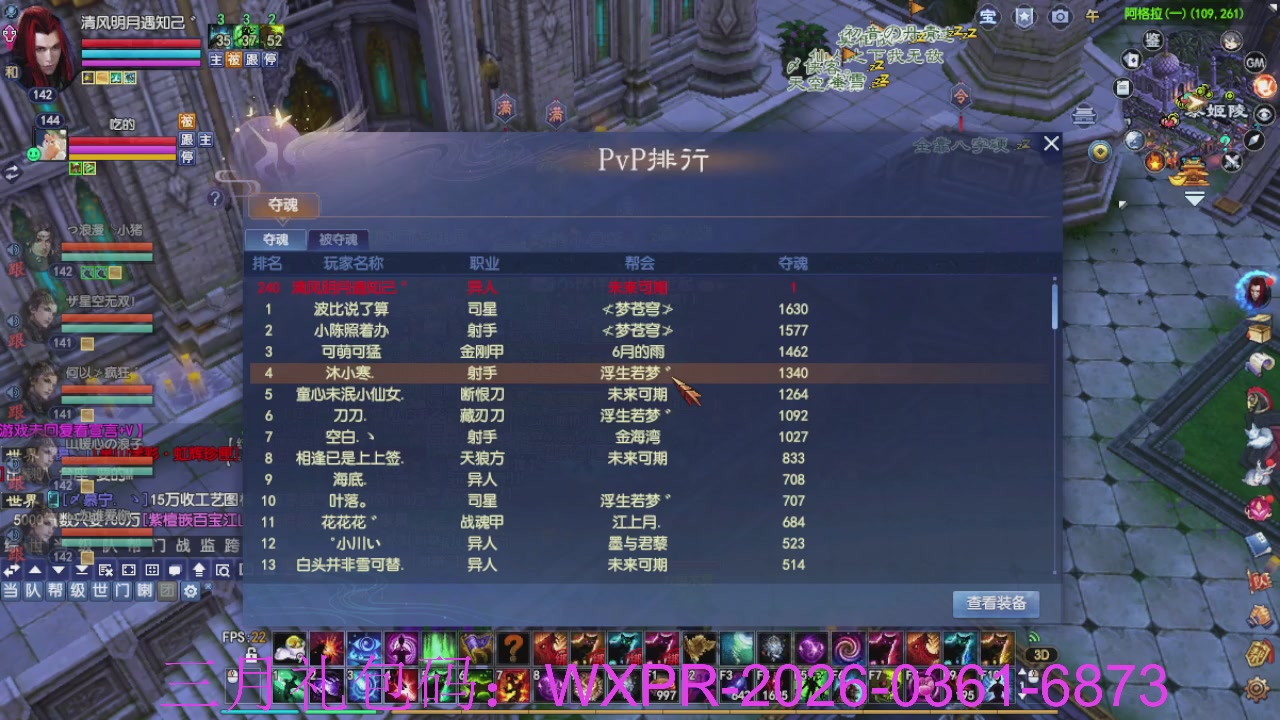The height and width of the screenshot is (720, 1280).
Task: Click the GM icon next to the minimap
Action: 1255,63
